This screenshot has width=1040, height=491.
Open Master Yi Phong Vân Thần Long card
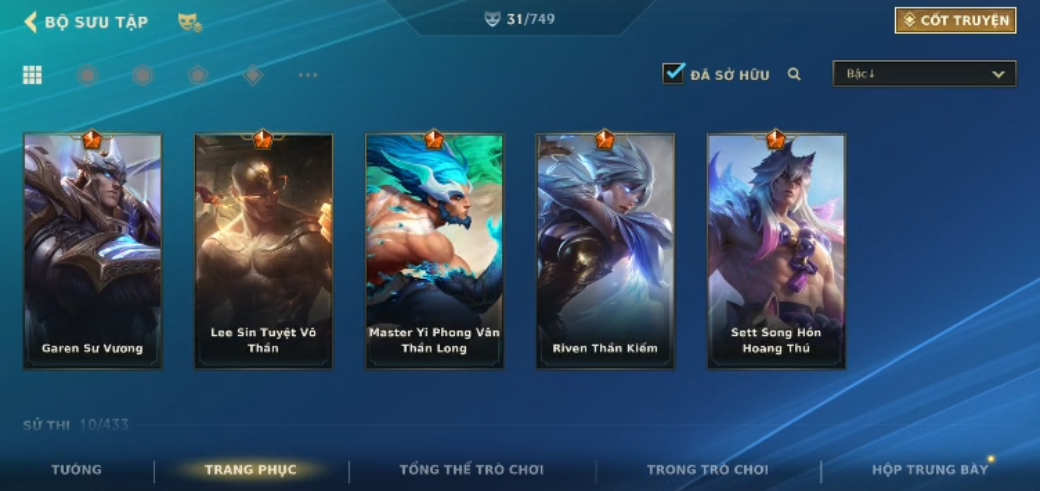pyautogui.click(x=434, y=250)
